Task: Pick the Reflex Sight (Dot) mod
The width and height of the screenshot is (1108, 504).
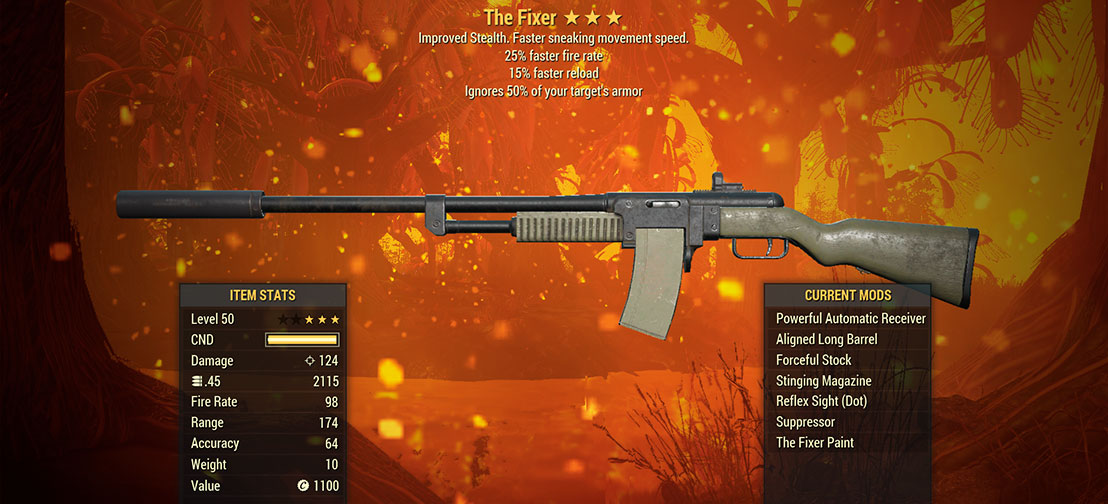Action: [x=821, y=401]
